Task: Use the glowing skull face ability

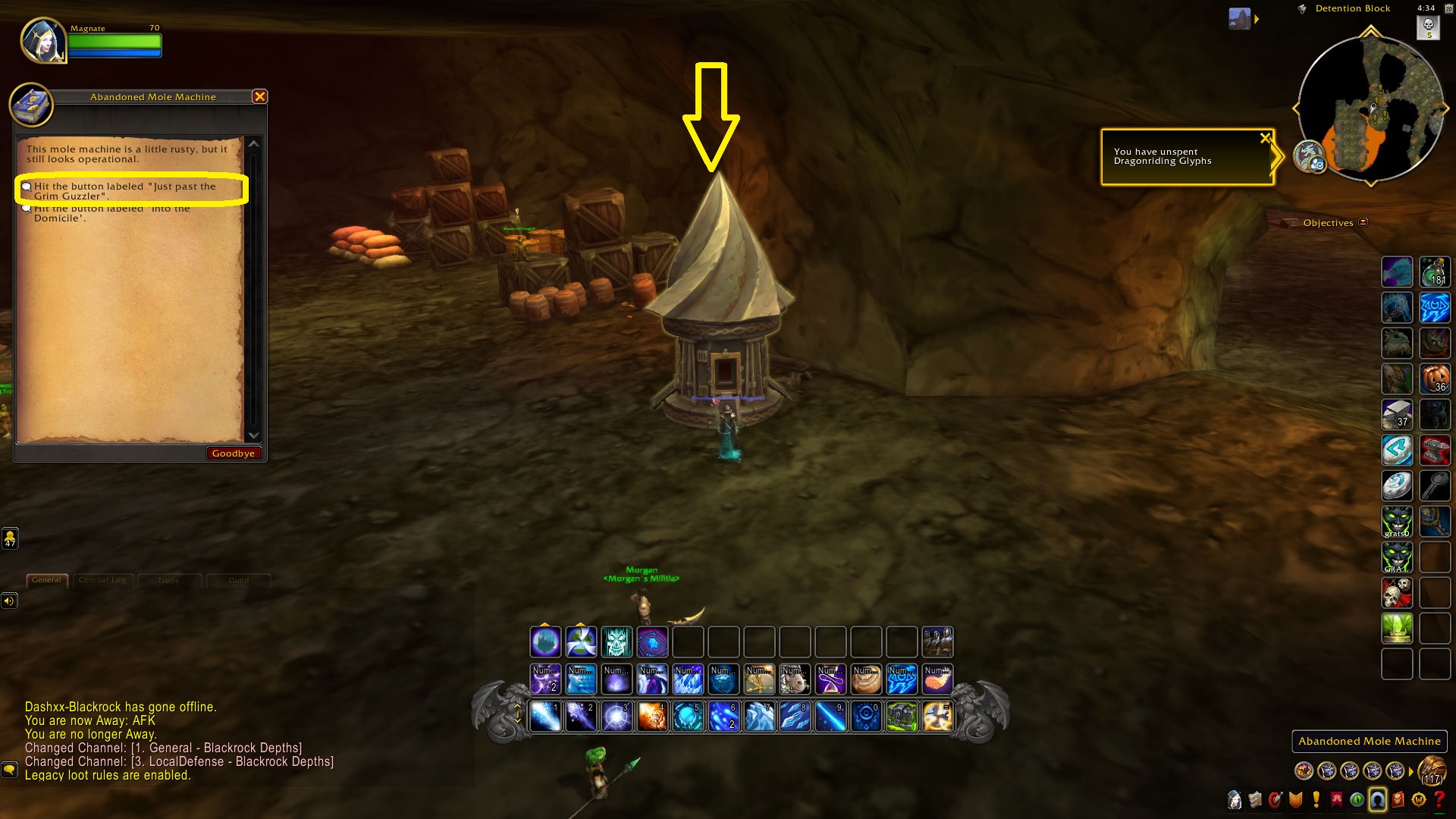Action: click(x=617, y=642)
